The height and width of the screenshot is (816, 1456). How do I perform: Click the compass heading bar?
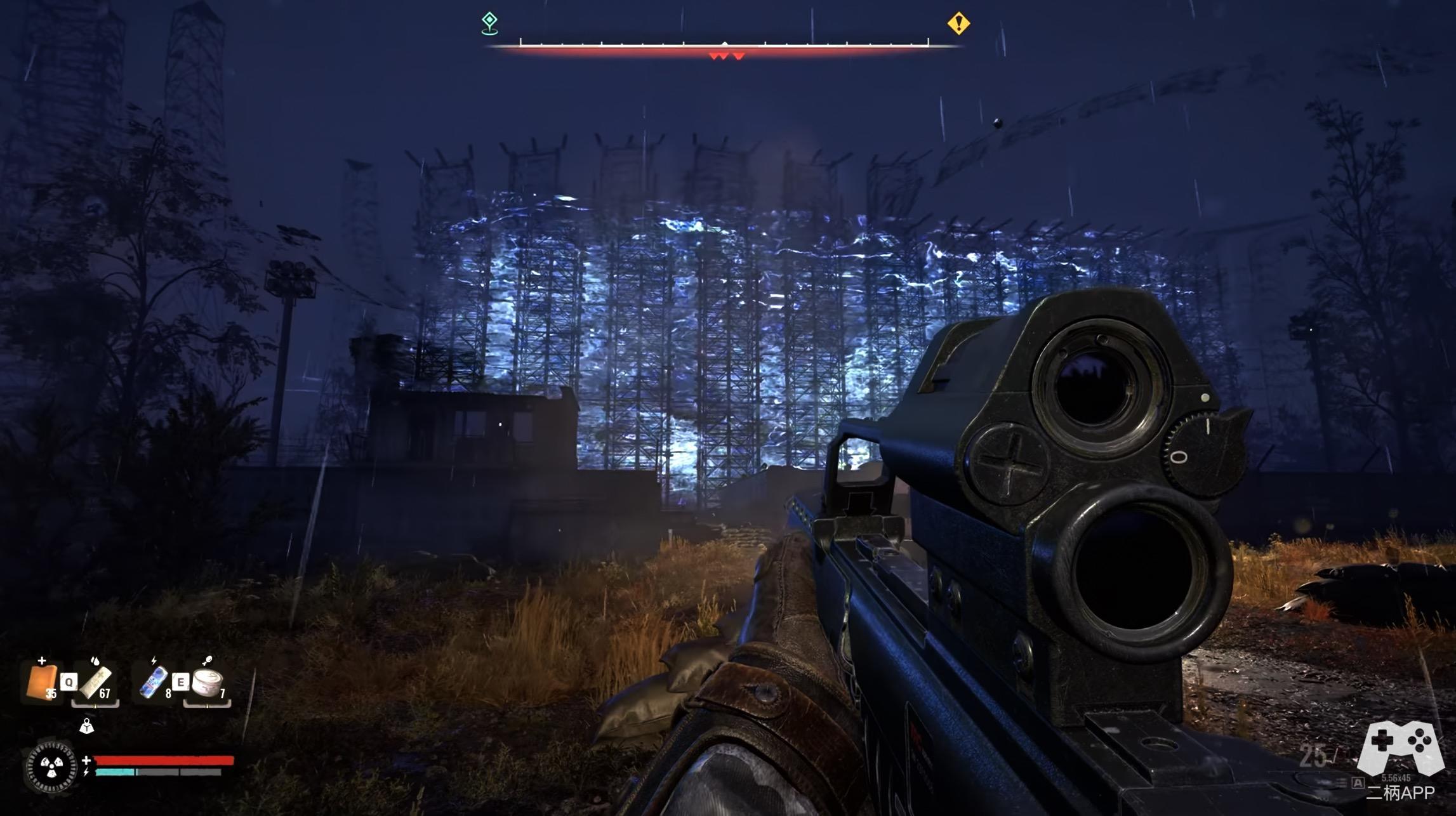724,43
